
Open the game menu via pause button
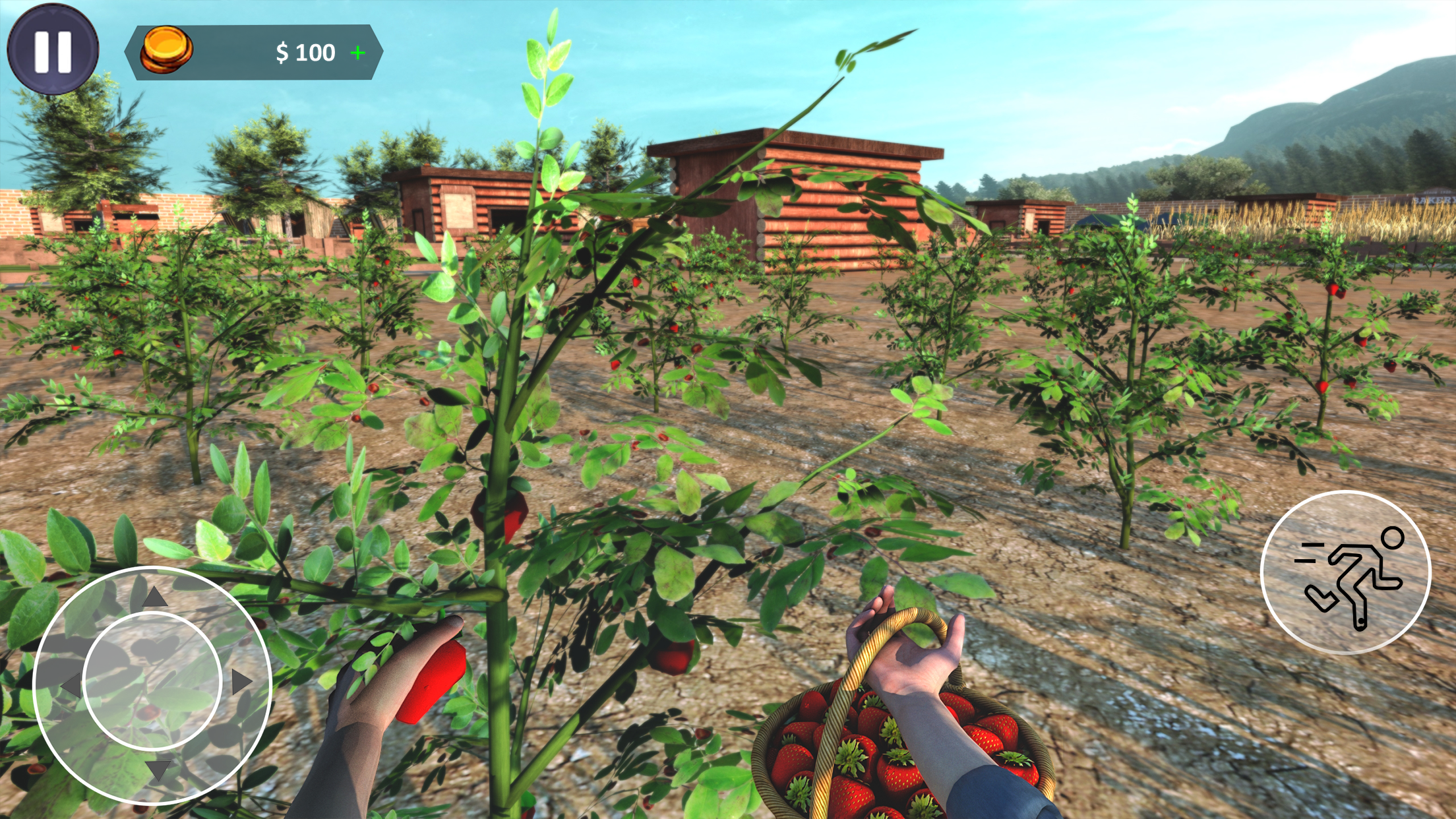[x=51, y=51]
